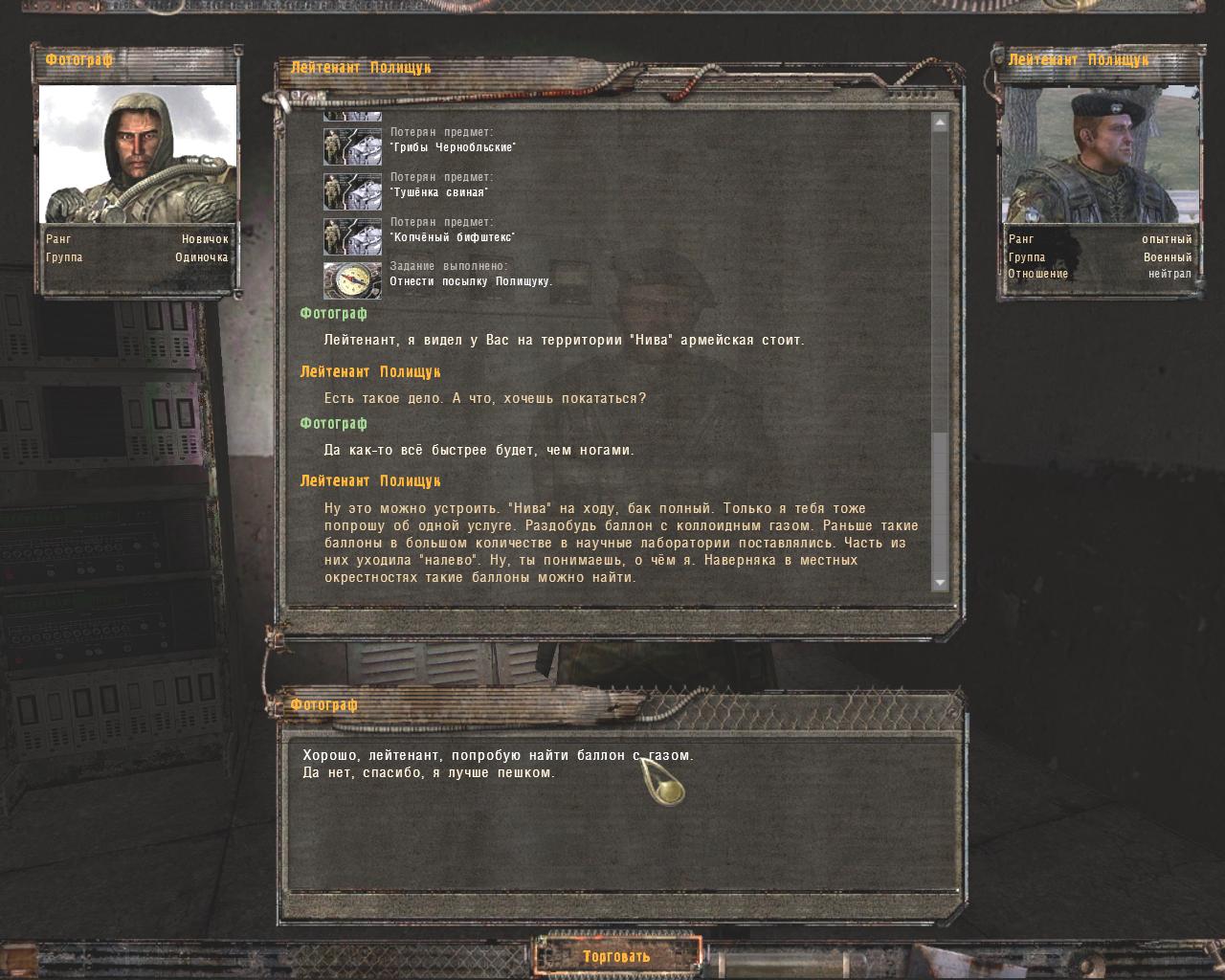
Task: Click the dialogue scrollbar up arrow
Action: (x=940, y=122)
